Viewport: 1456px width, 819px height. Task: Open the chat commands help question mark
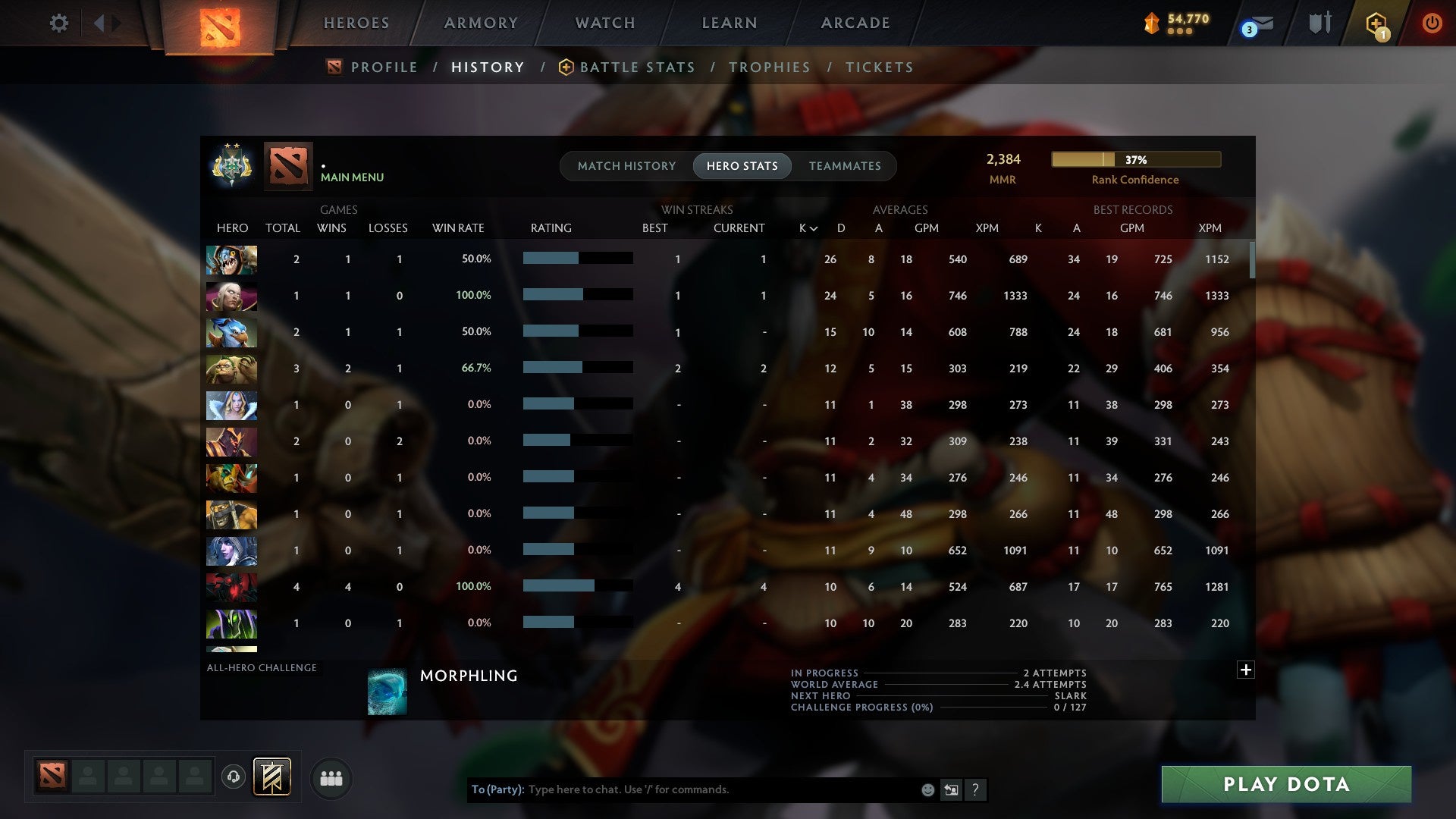pos(976,789)
